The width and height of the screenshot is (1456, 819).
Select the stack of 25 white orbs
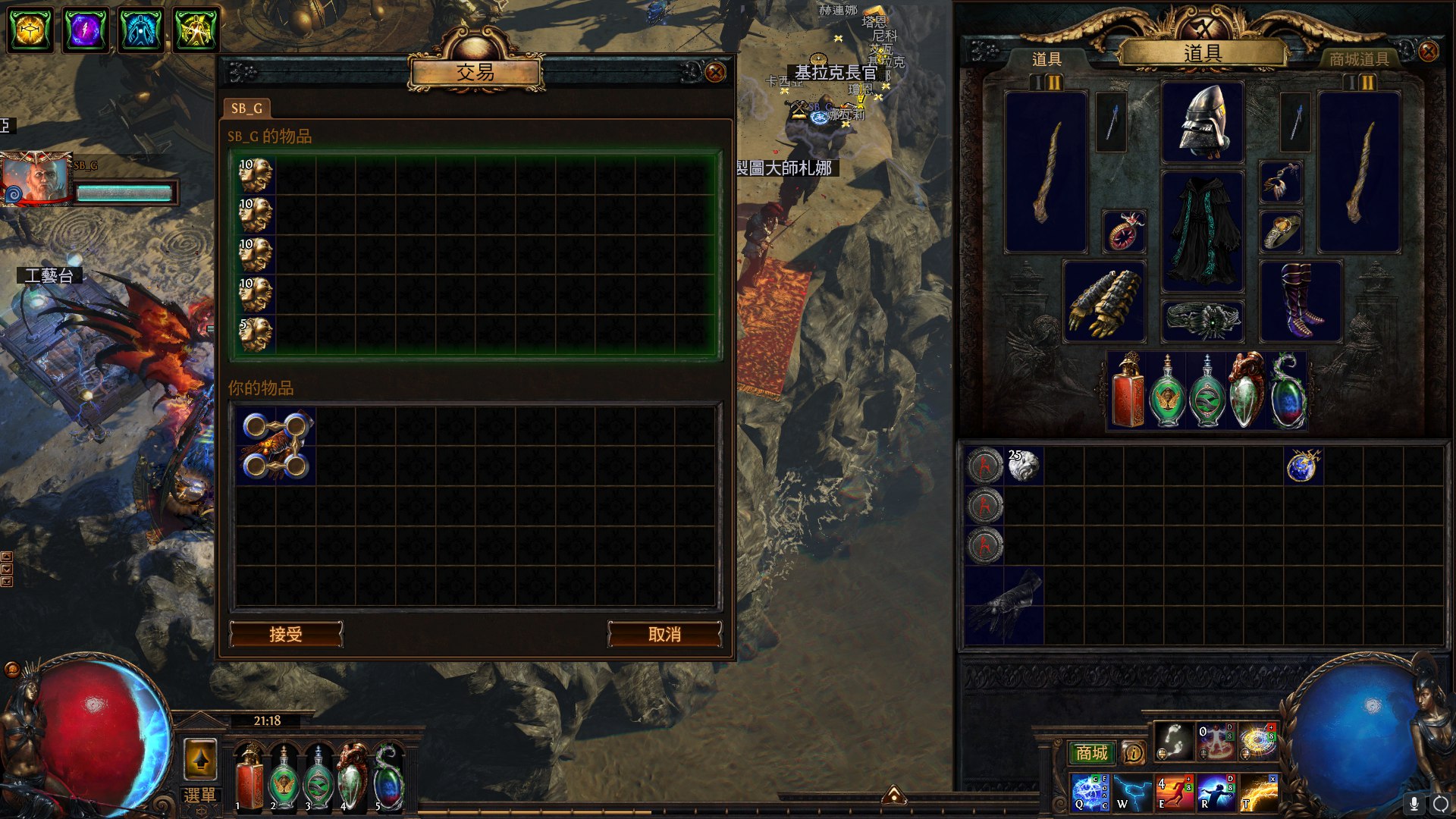click(1024, 466)
